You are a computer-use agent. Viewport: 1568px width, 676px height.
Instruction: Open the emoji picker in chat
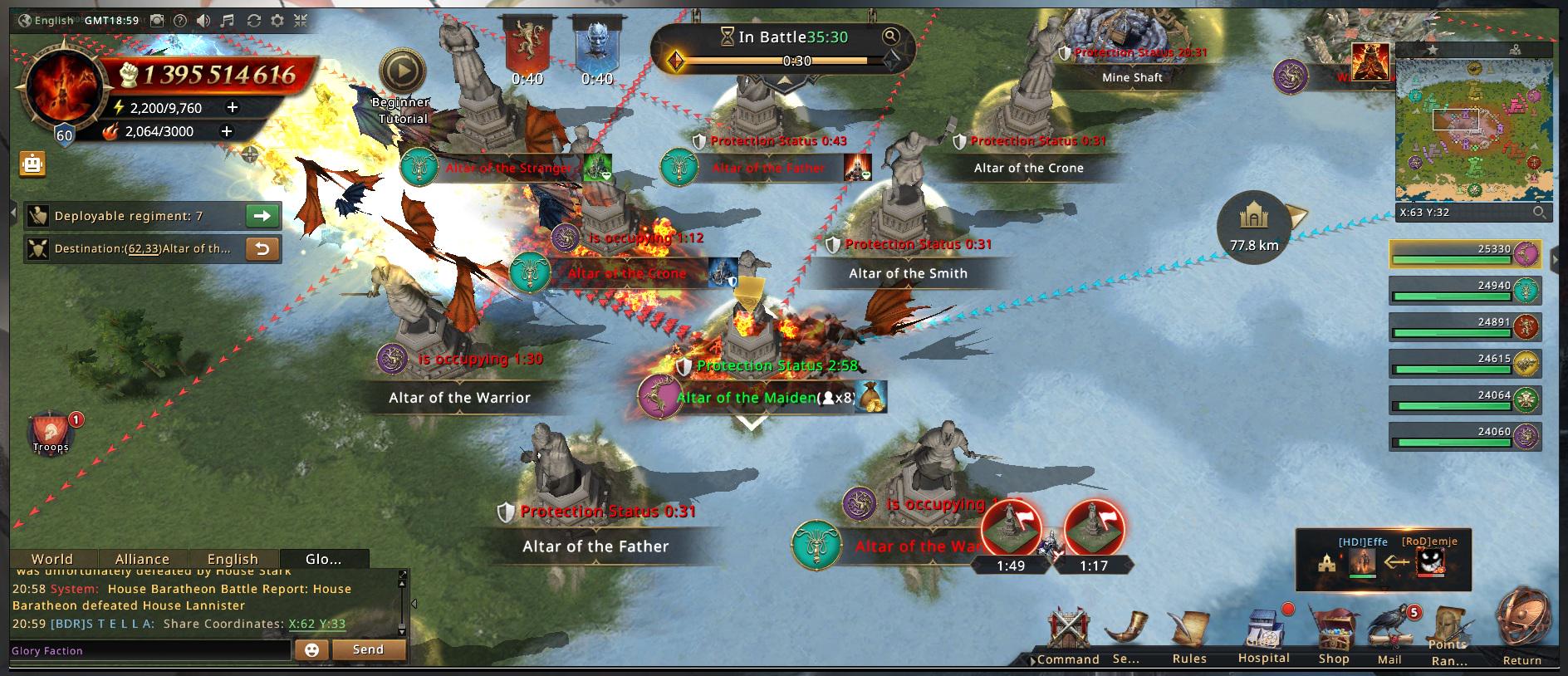point(312,650)
